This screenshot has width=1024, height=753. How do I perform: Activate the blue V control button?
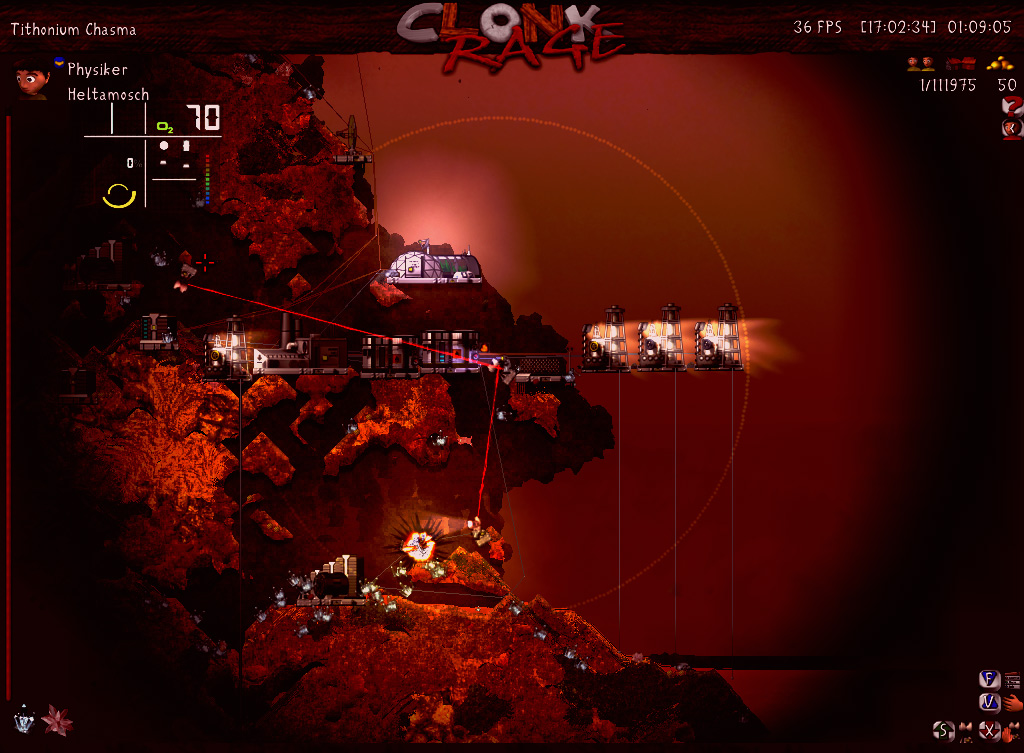[x=988, y=702]
